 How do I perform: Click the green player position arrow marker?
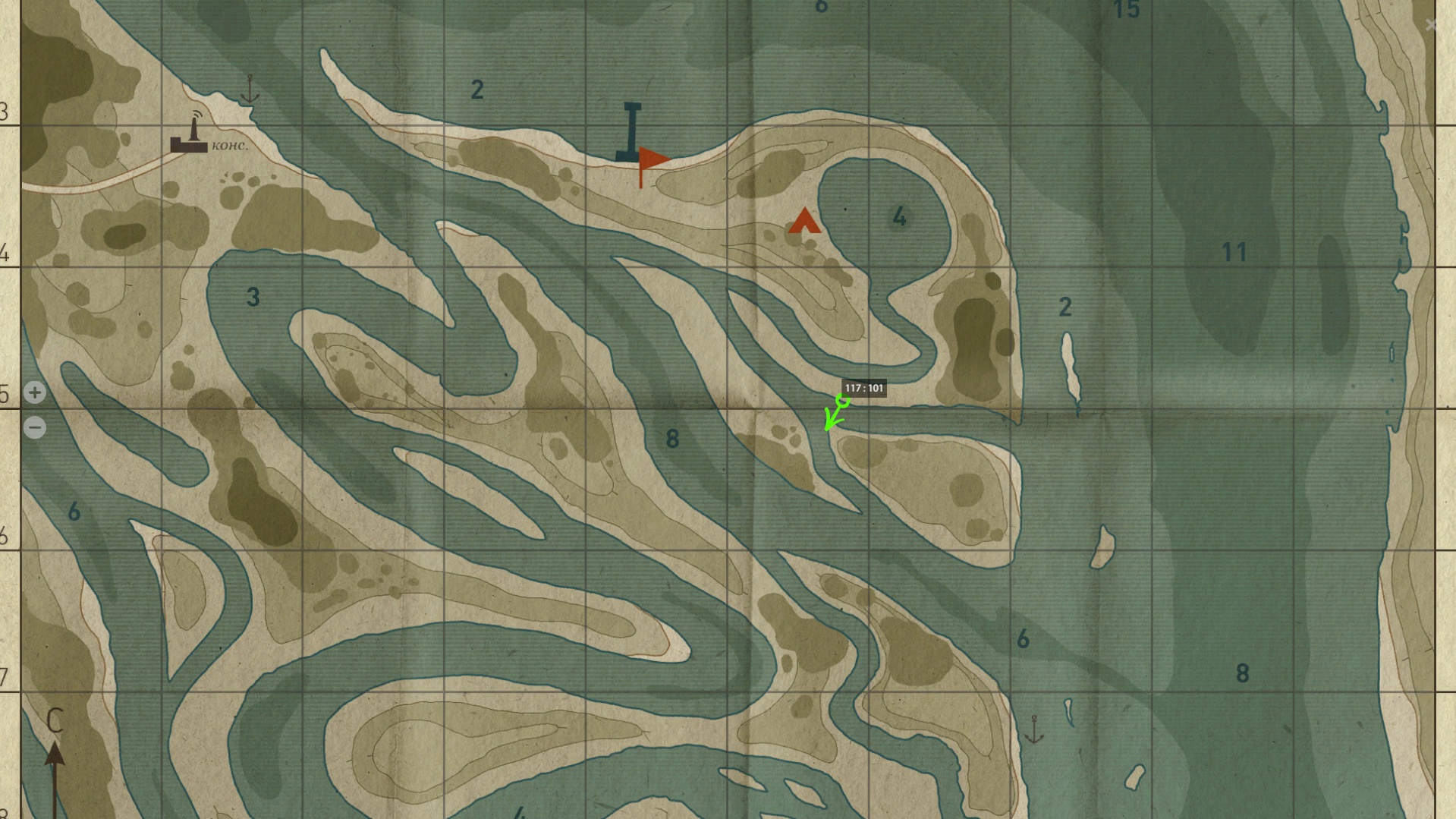click(x=835, y=413)
